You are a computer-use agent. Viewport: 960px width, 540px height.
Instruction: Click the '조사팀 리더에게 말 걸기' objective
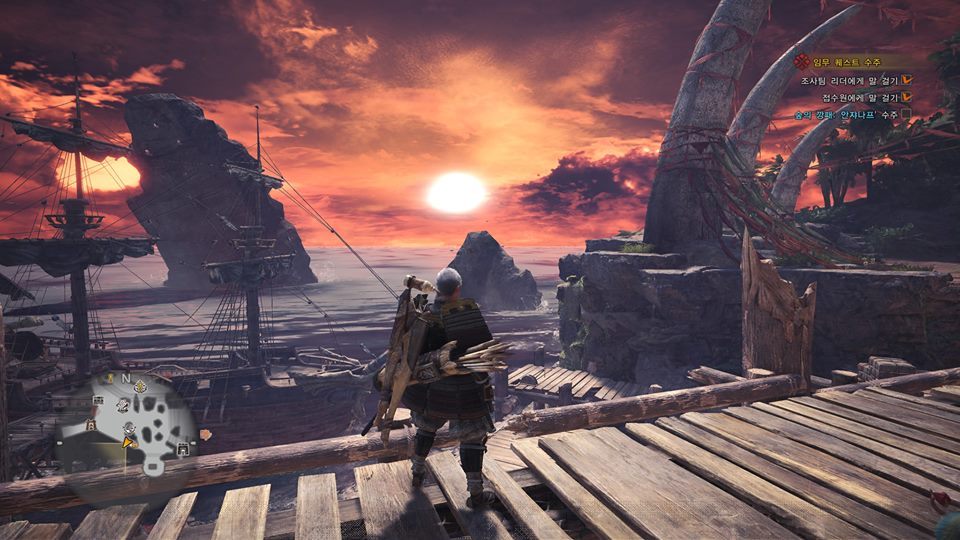(849, 79)
